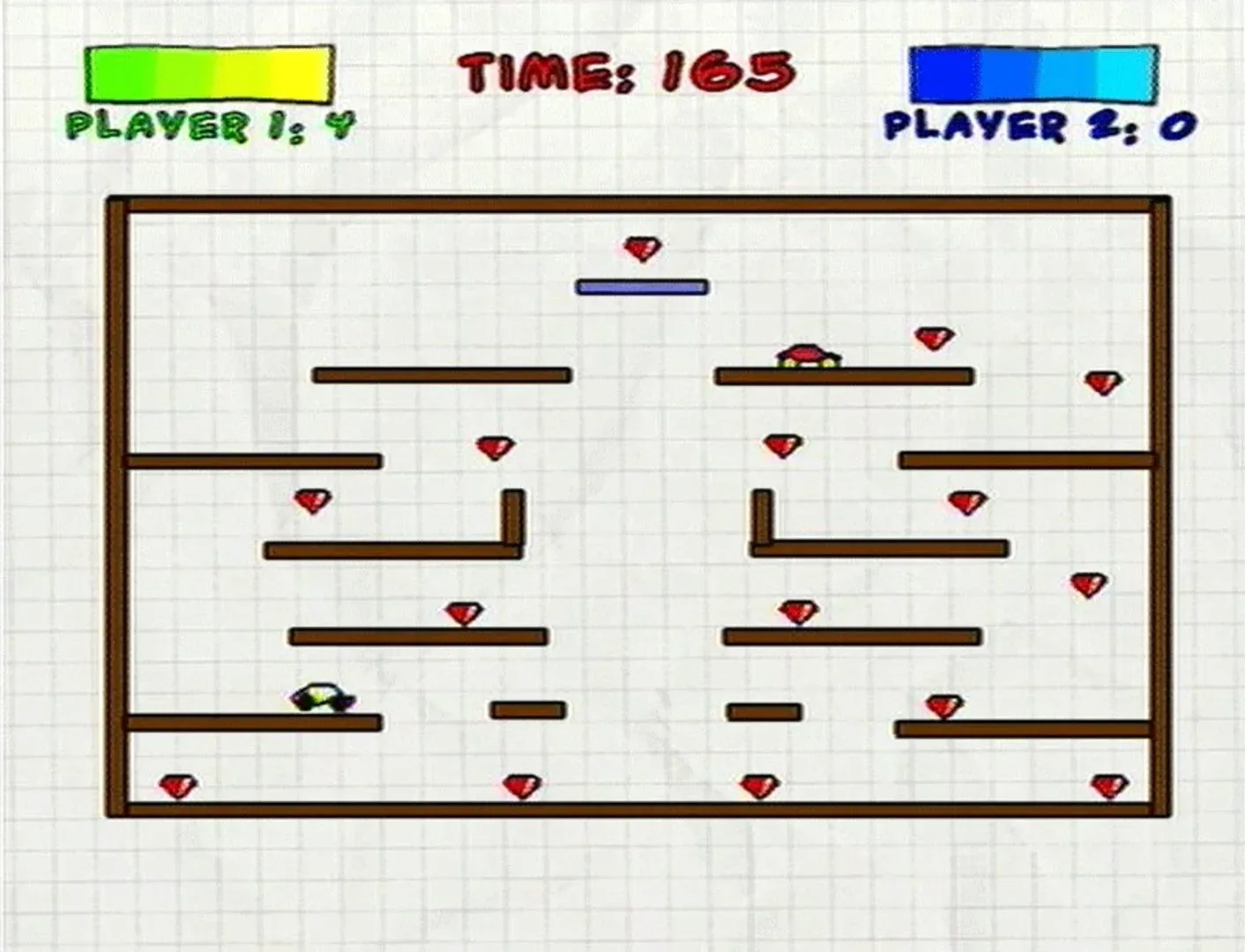Click the gem above the blue moving platform

pos(644,249)
